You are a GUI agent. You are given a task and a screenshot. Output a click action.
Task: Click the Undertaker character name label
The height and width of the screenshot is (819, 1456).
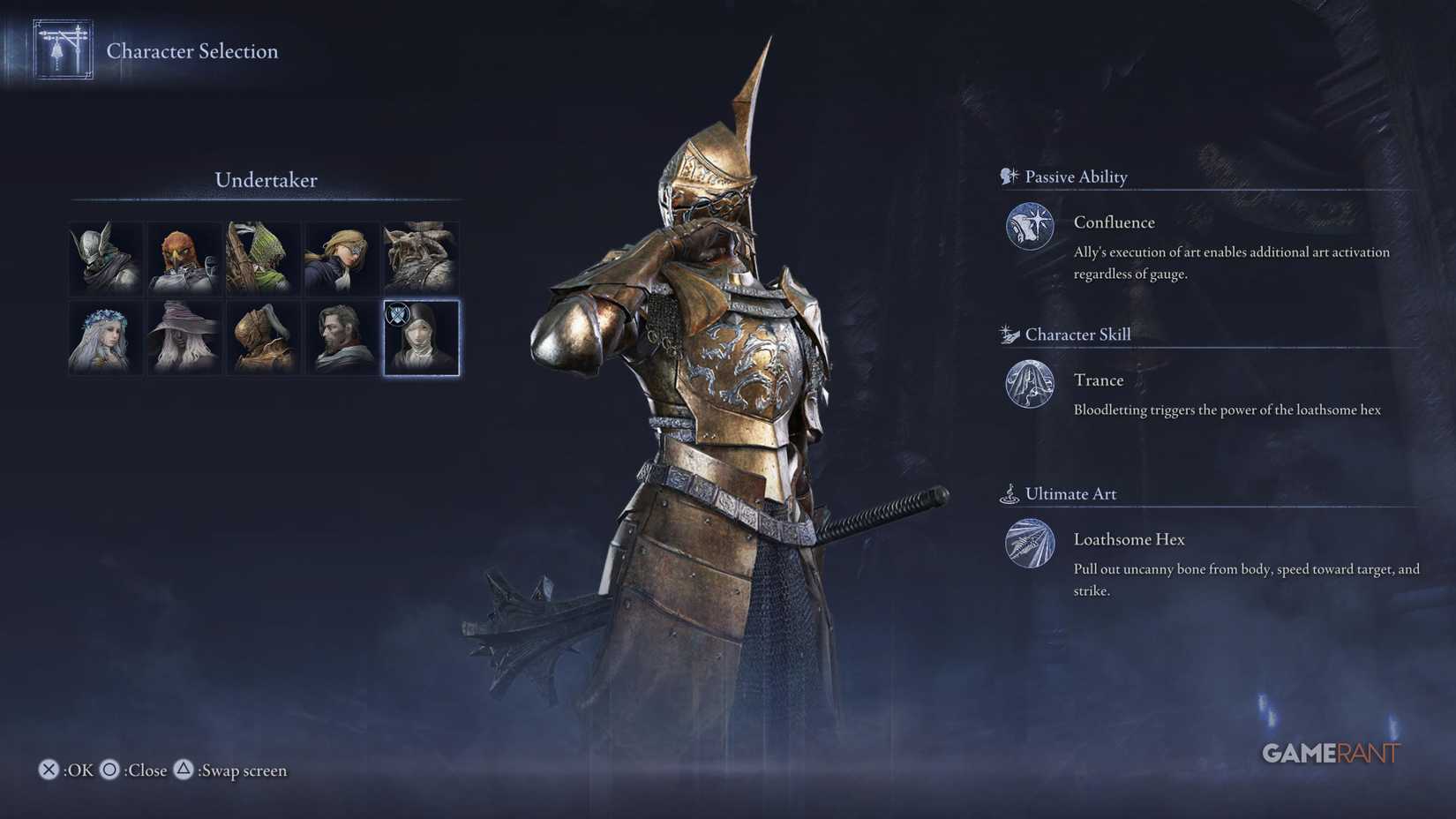[265, 180]
